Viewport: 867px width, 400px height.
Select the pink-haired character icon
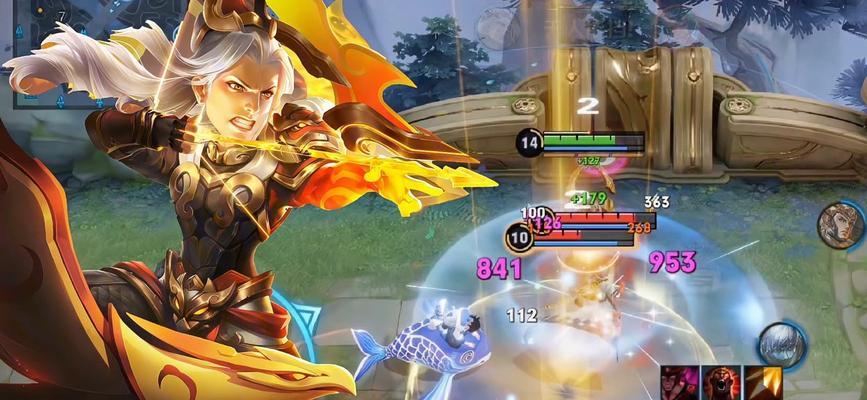(x=678, y=383)
